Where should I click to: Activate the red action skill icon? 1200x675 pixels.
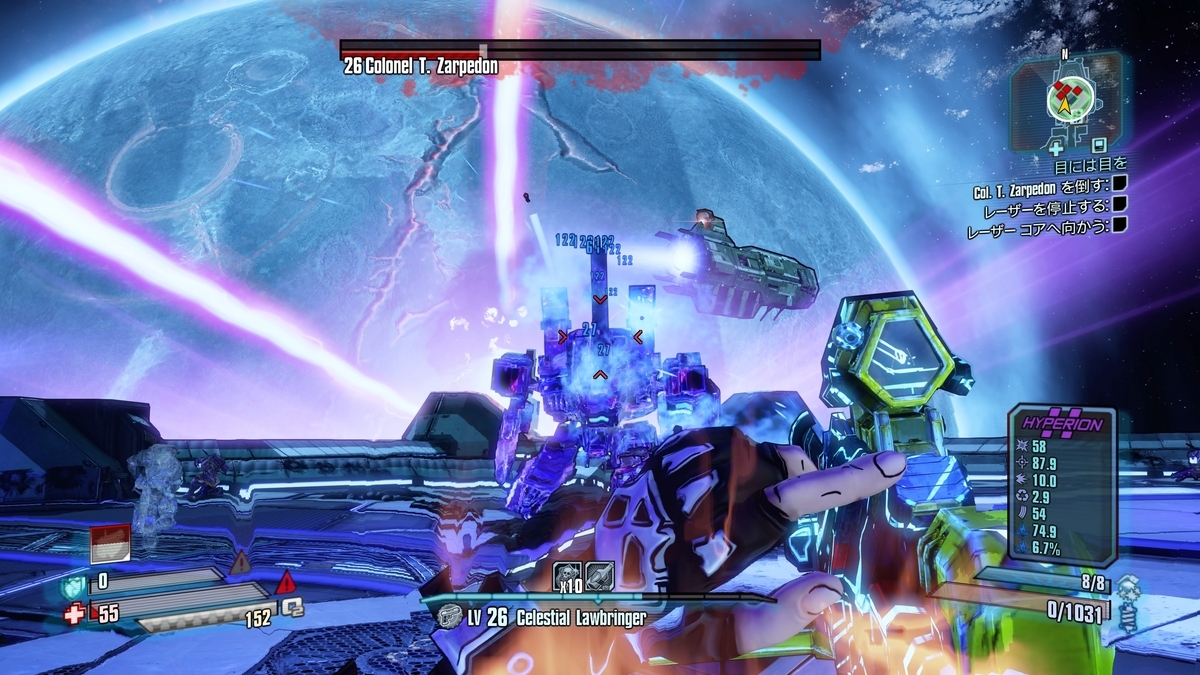(x=109, y=543)
